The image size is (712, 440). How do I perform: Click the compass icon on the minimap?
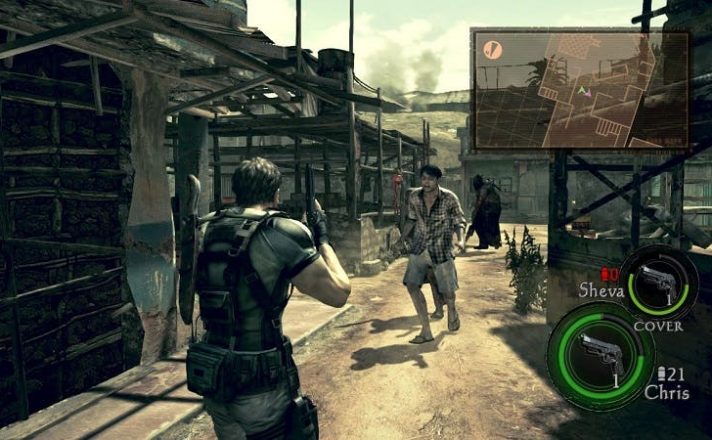point(492,48)
